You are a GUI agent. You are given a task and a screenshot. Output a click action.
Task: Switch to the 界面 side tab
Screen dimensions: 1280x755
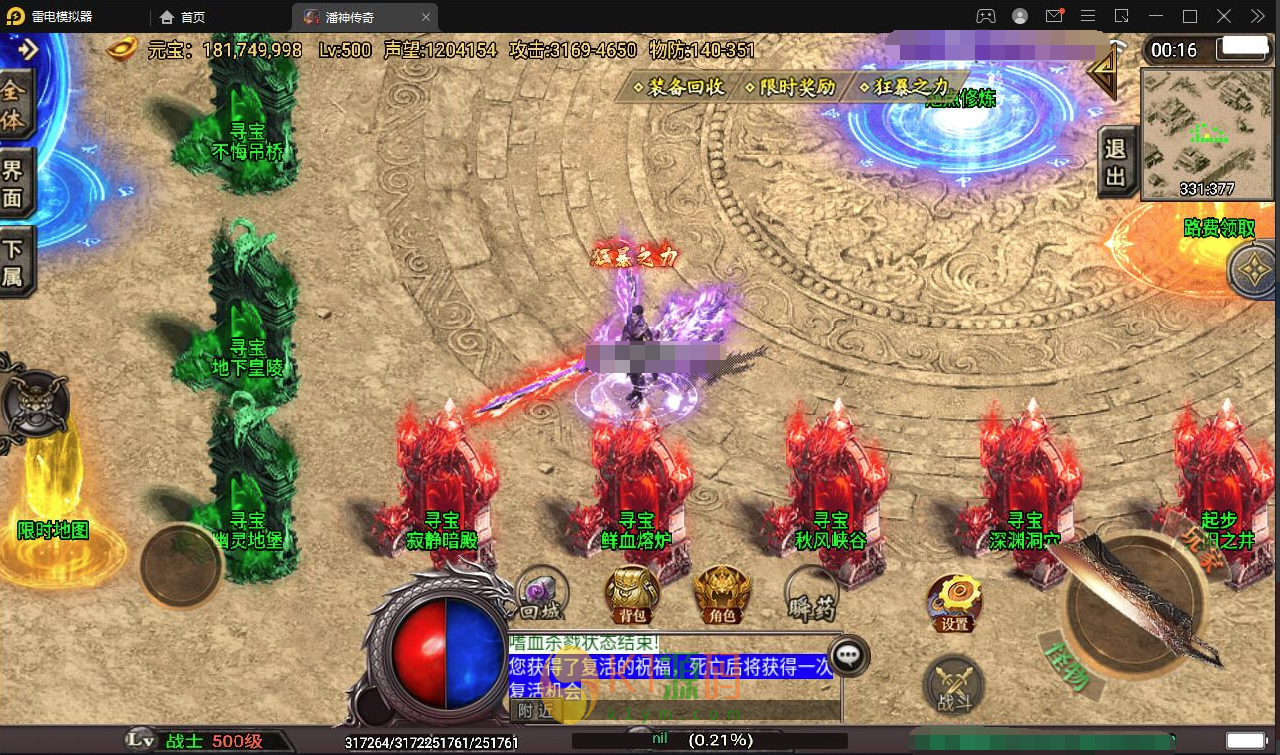pos(14,183)
